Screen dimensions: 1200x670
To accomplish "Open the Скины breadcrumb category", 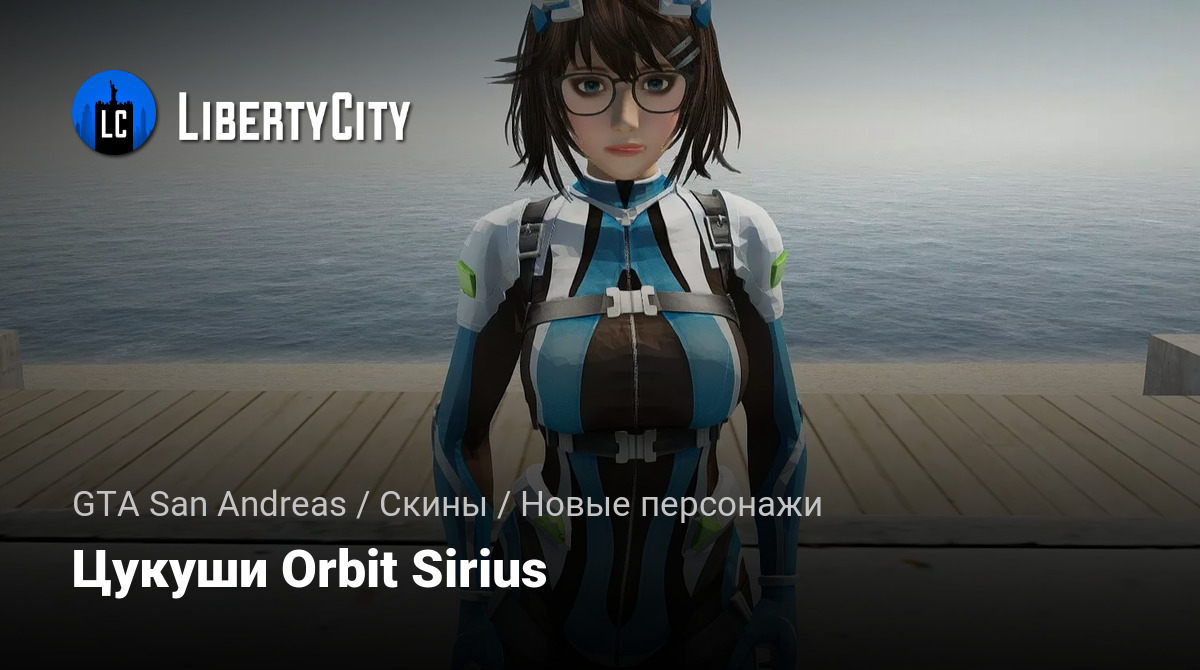I will point(433,505).
